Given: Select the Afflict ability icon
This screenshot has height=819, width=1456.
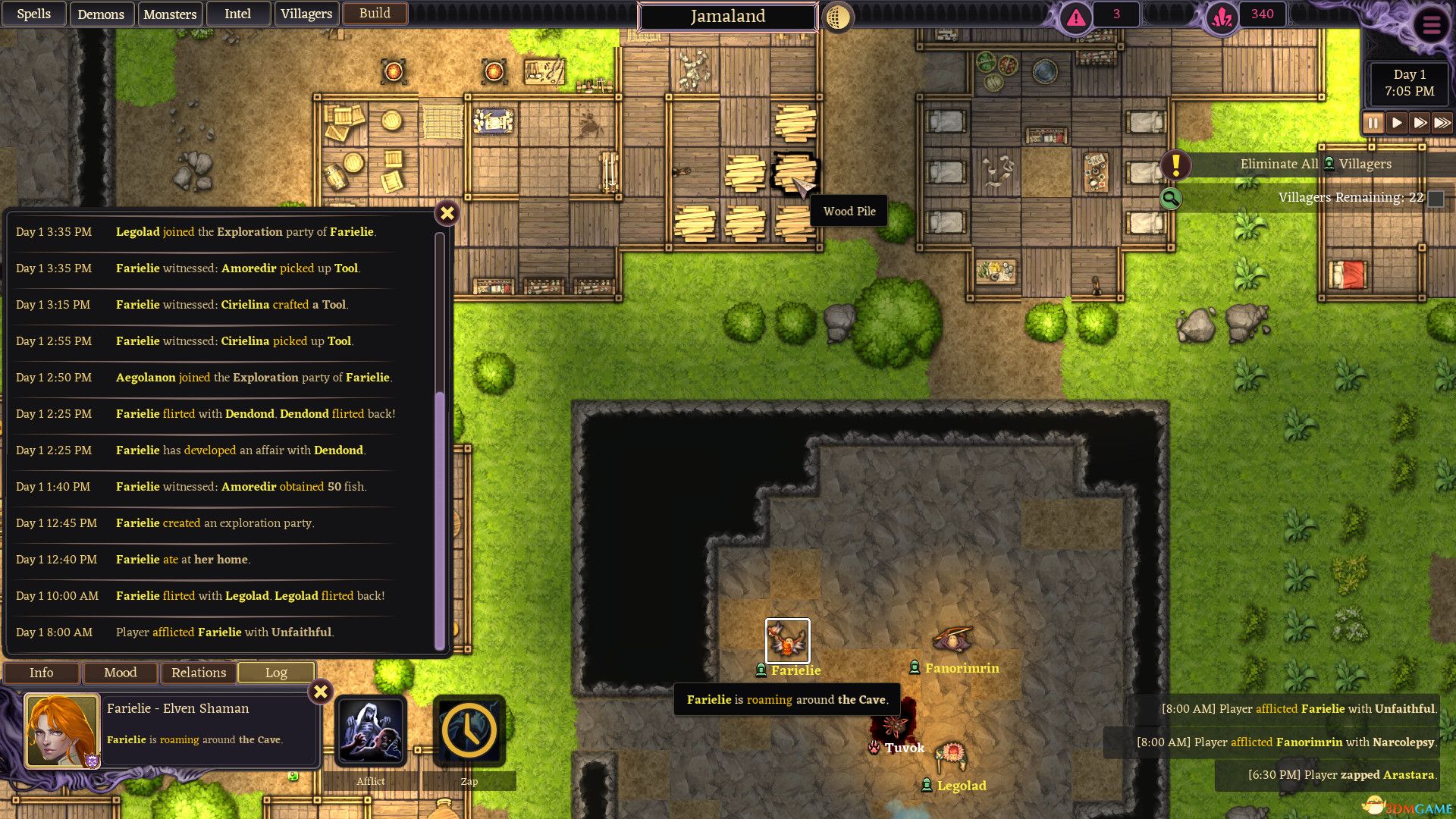Looking at the screenshot, I should click(x=369, y=730).
